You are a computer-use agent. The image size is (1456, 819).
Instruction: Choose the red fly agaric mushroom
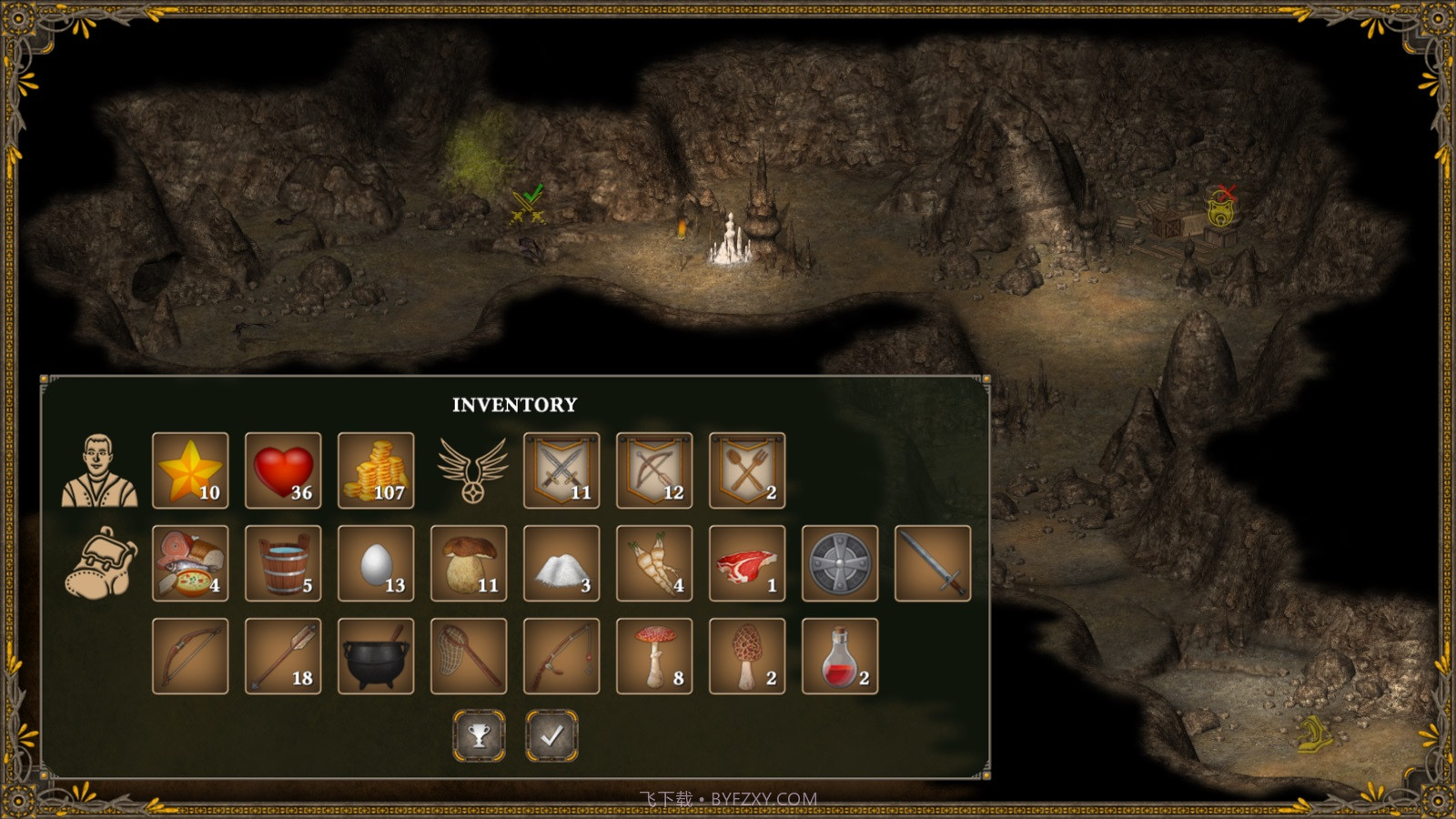(654, 656)
